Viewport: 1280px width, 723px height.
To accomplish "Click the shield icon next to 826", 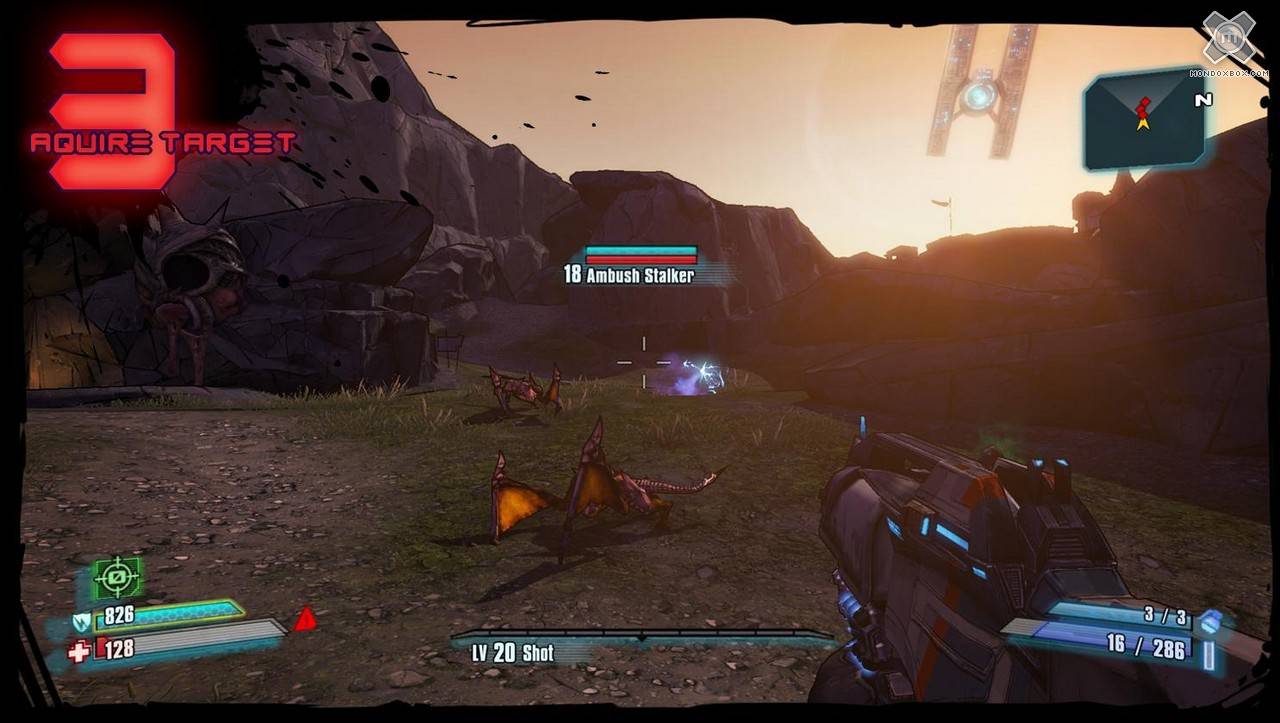I will [82, 621].
